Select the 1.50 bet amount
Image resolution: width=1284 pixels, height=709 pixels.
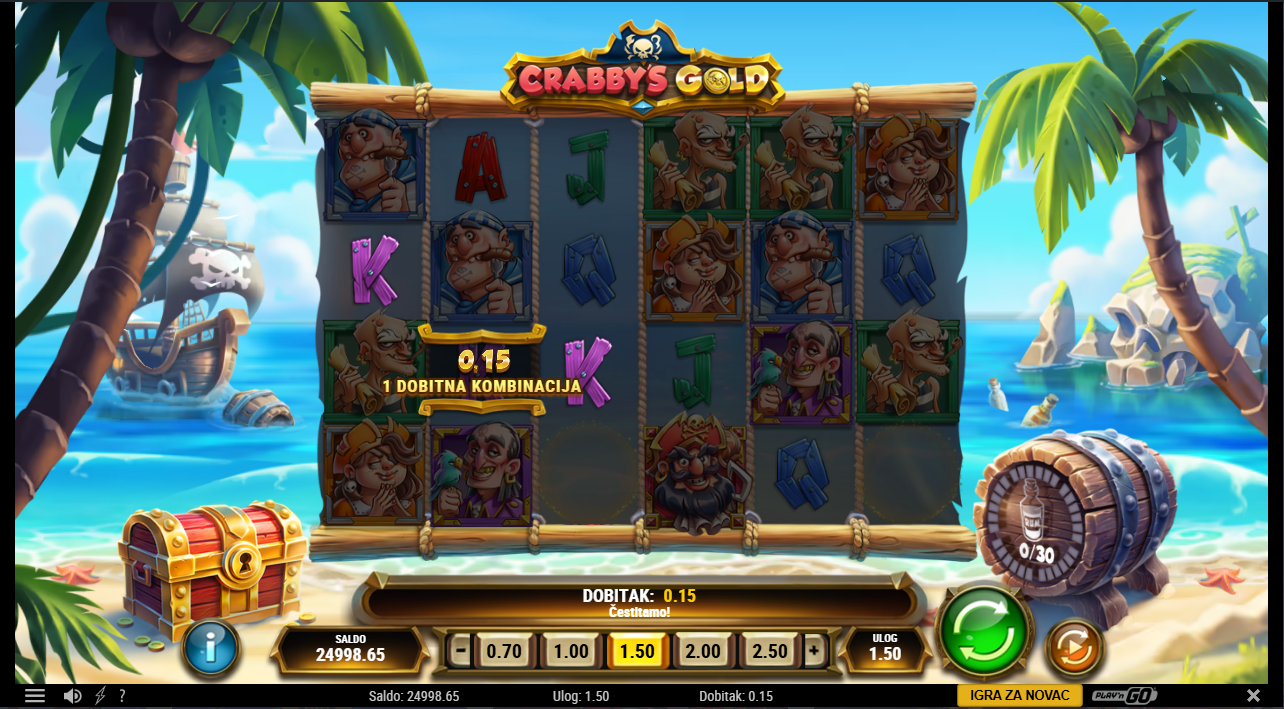point(637,651)
